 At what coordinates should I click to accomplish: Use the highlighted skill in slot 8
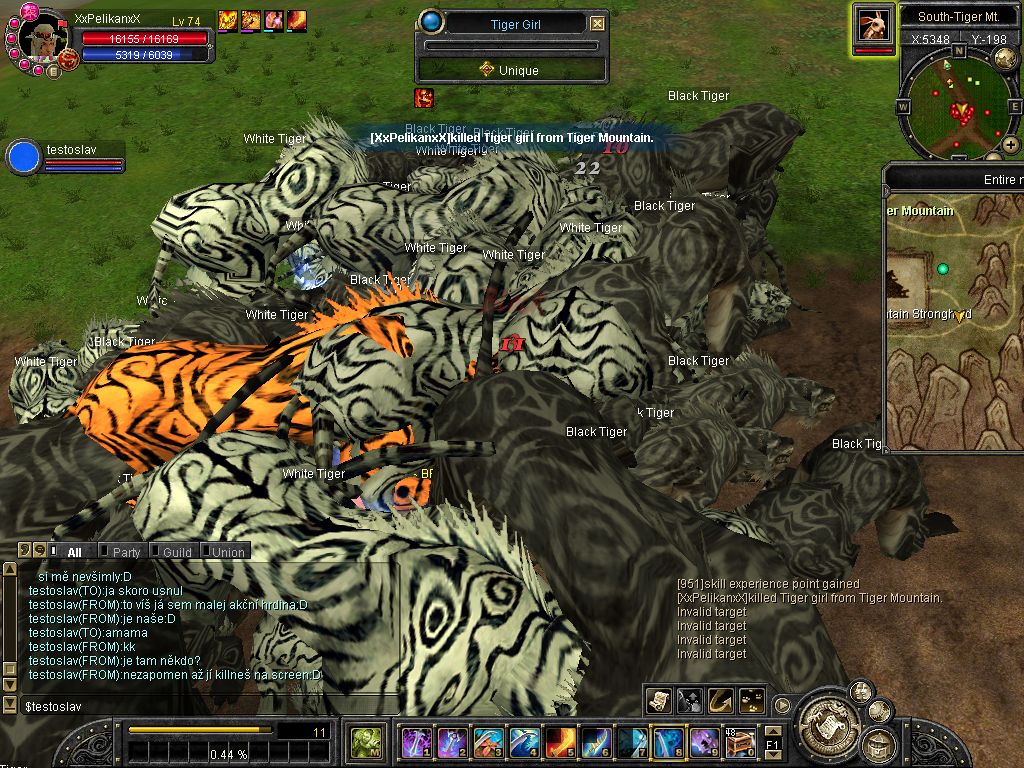668,742
